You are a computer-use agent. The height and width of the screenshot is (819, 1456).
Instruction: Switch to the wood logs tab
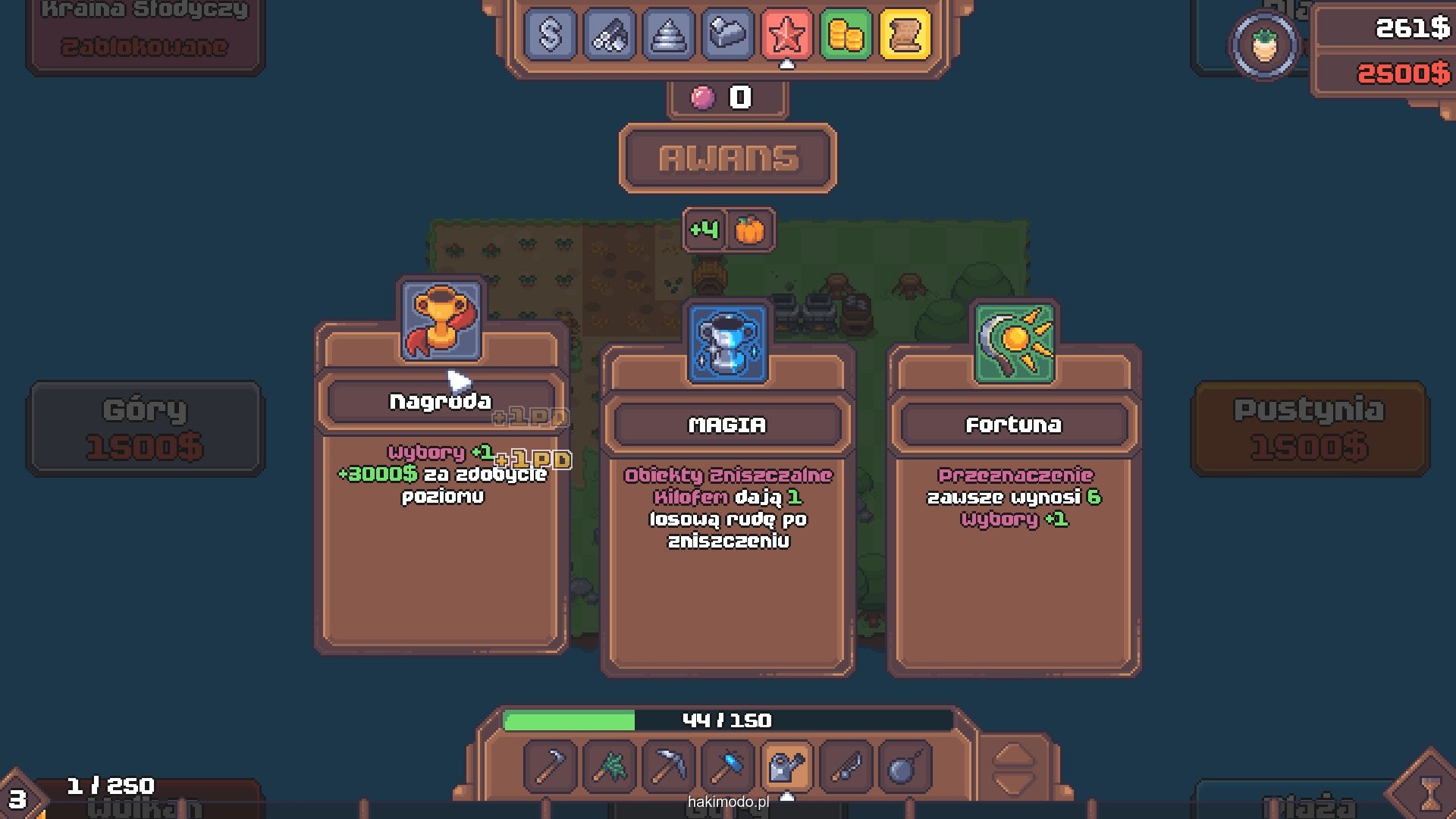(x=609, y=34)
